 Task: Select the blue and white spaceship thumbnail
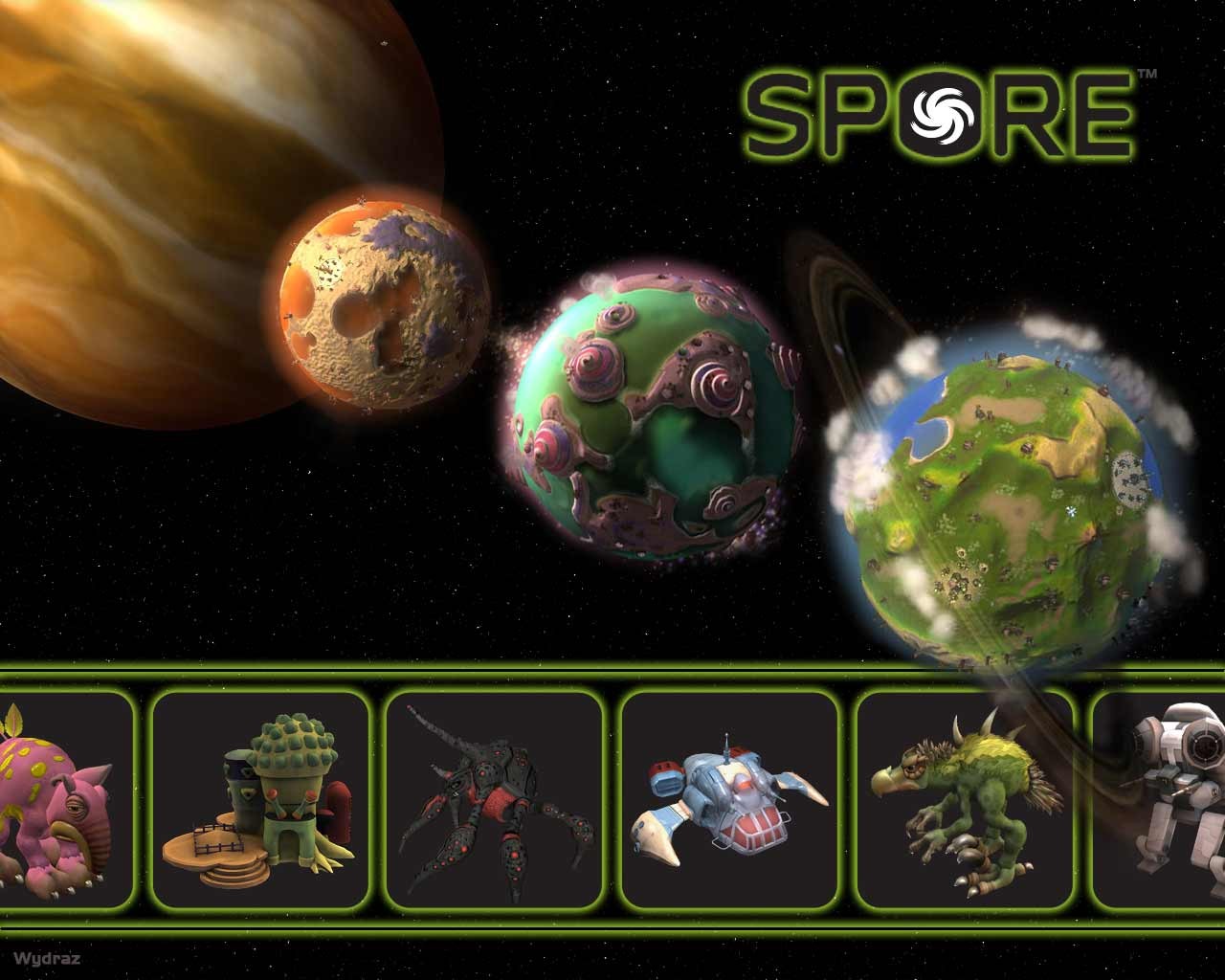pyautogui.click(x=729, y=799)
